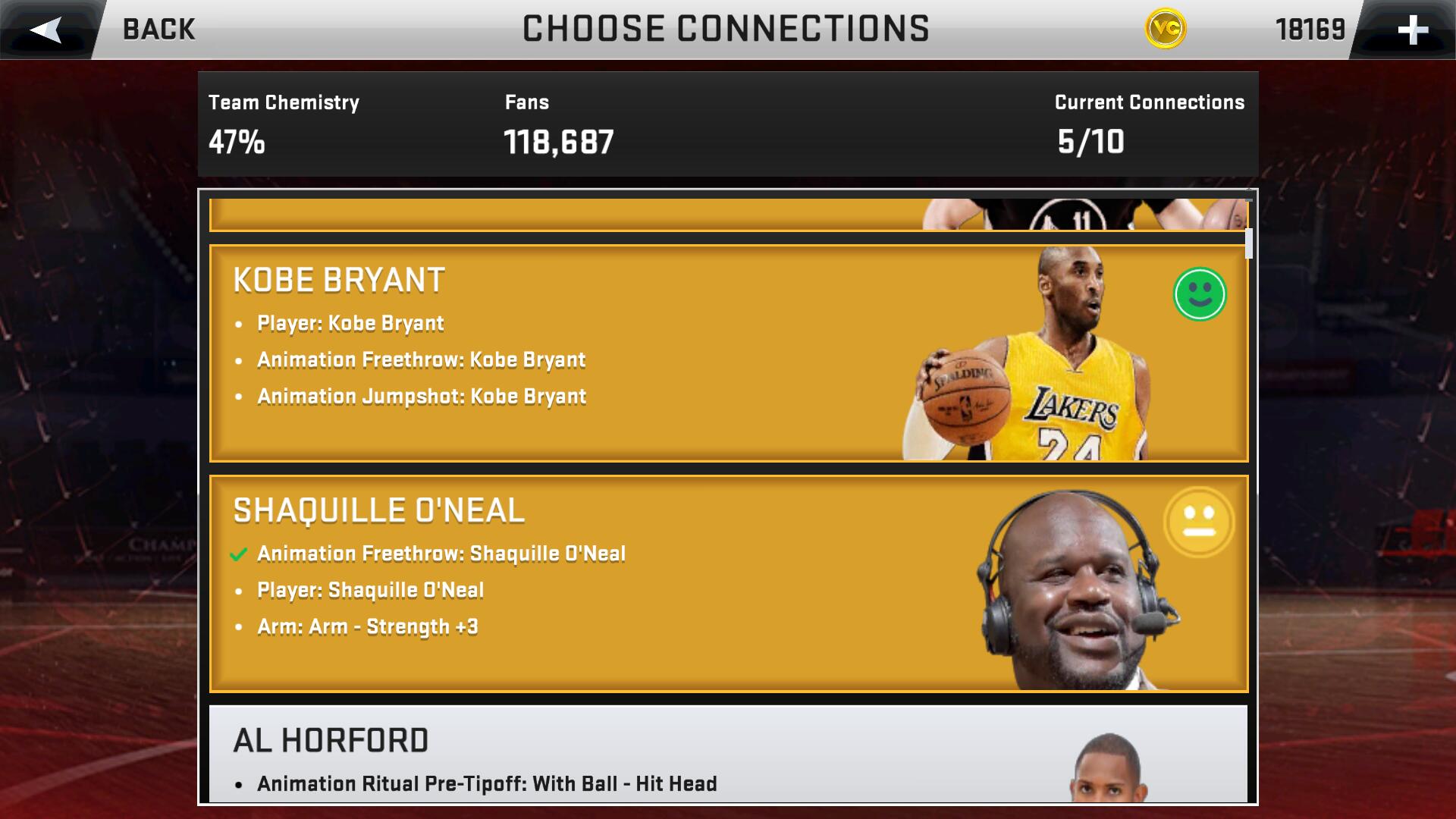Tap the gold VC coin icon
Screen dimensions: 1456x819
(1165, 30)
